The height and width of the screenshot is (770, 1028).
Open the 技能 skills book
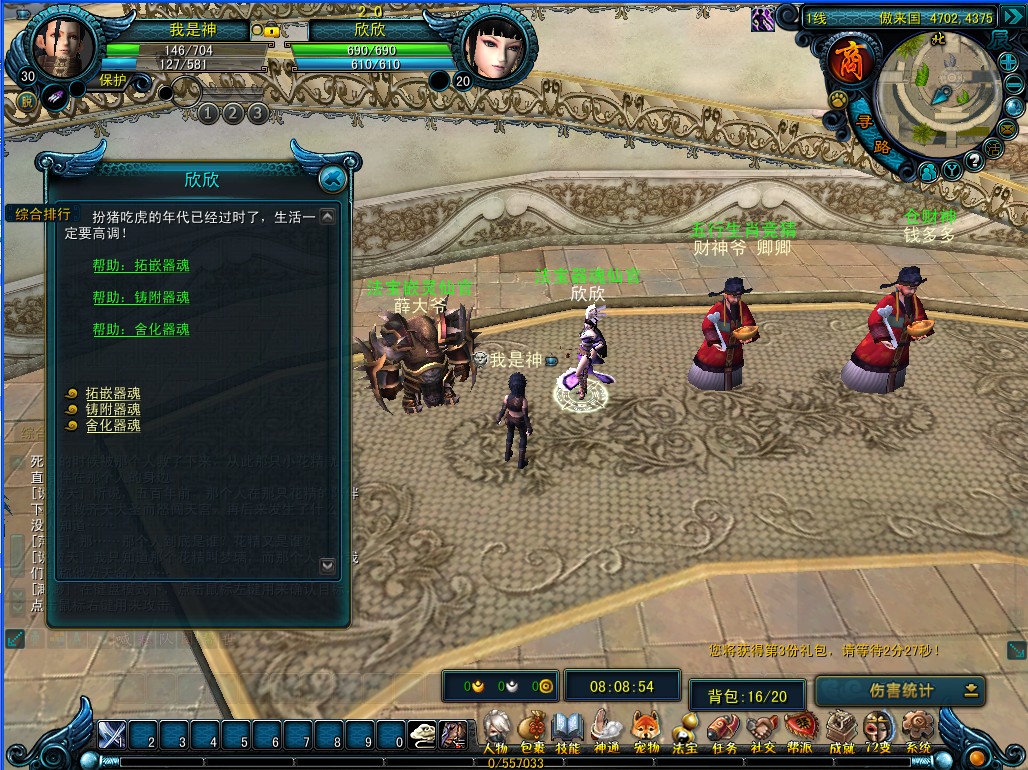(568, 731)
